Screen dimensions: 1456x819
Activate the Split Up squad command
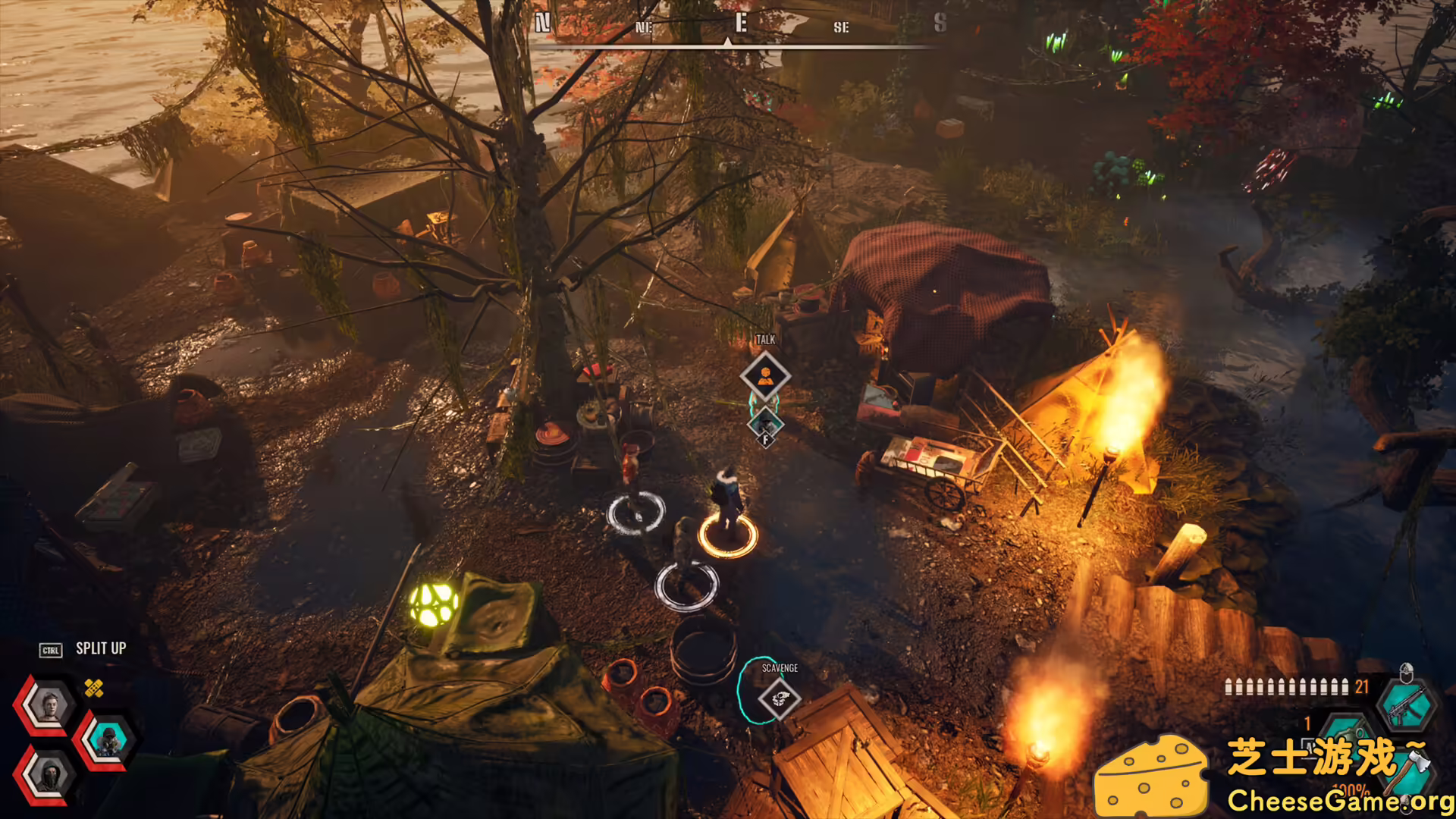(100, 649)
